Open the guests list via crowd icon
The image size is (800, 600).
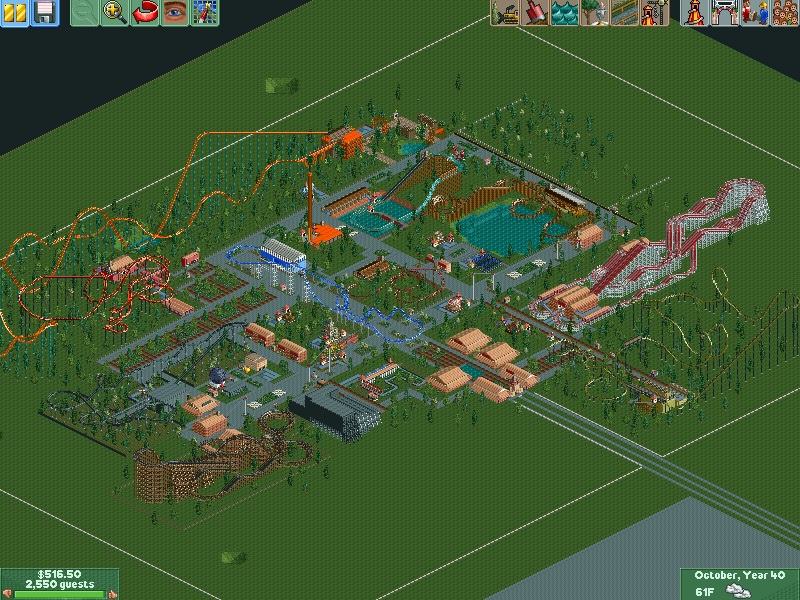click(784, 13)
